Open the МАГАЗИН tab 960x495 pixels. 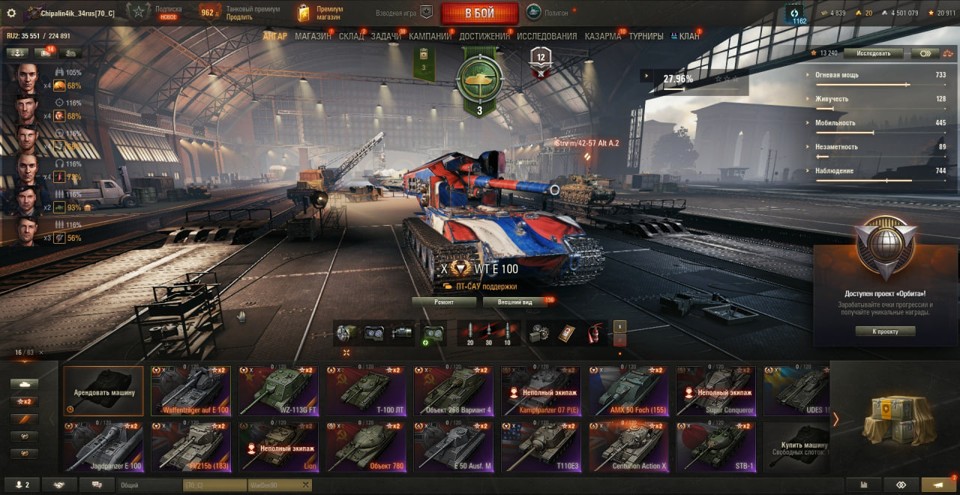[313, 36]
